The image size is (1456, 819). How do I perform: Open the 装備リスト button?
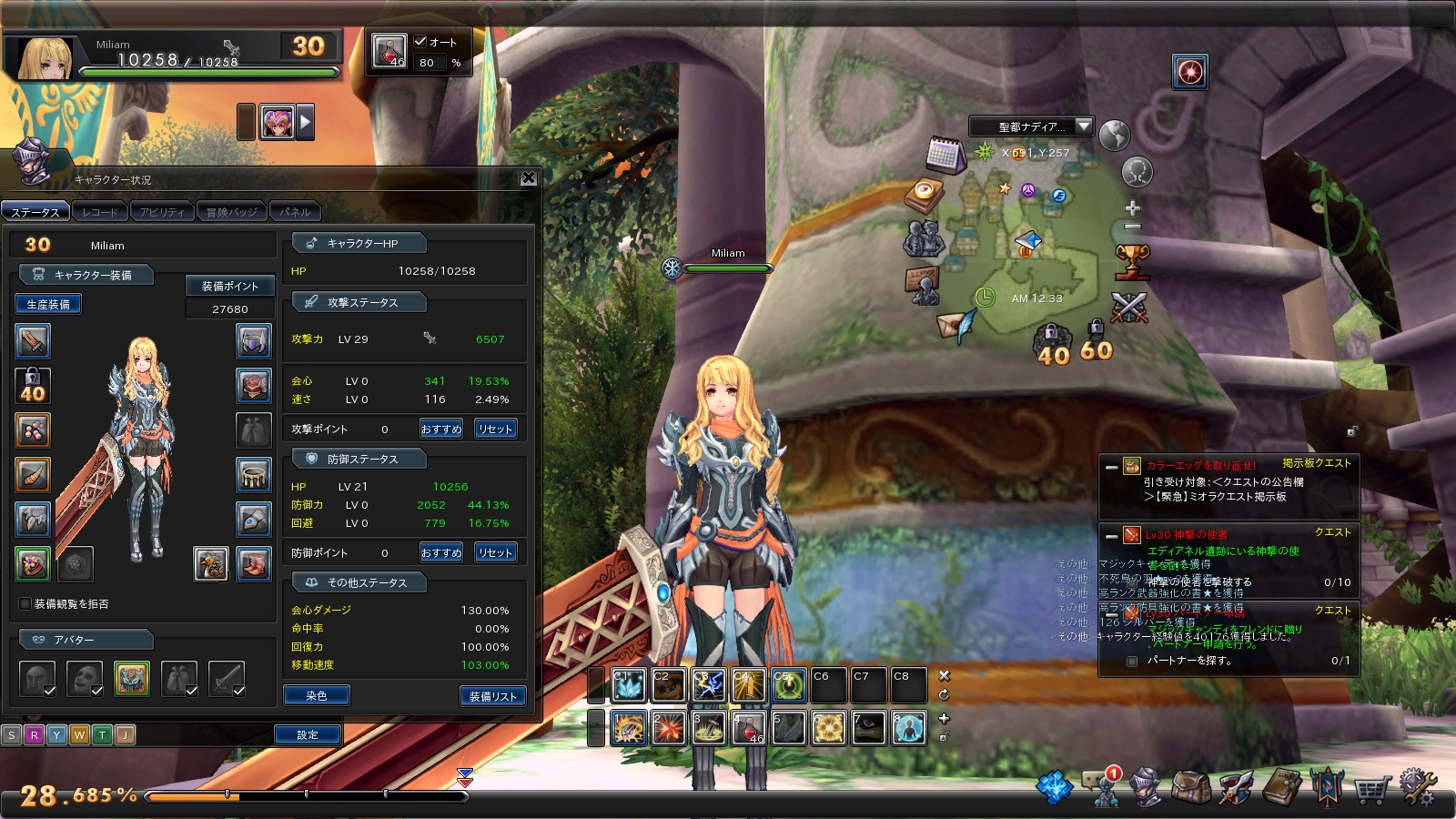point(492,696)
